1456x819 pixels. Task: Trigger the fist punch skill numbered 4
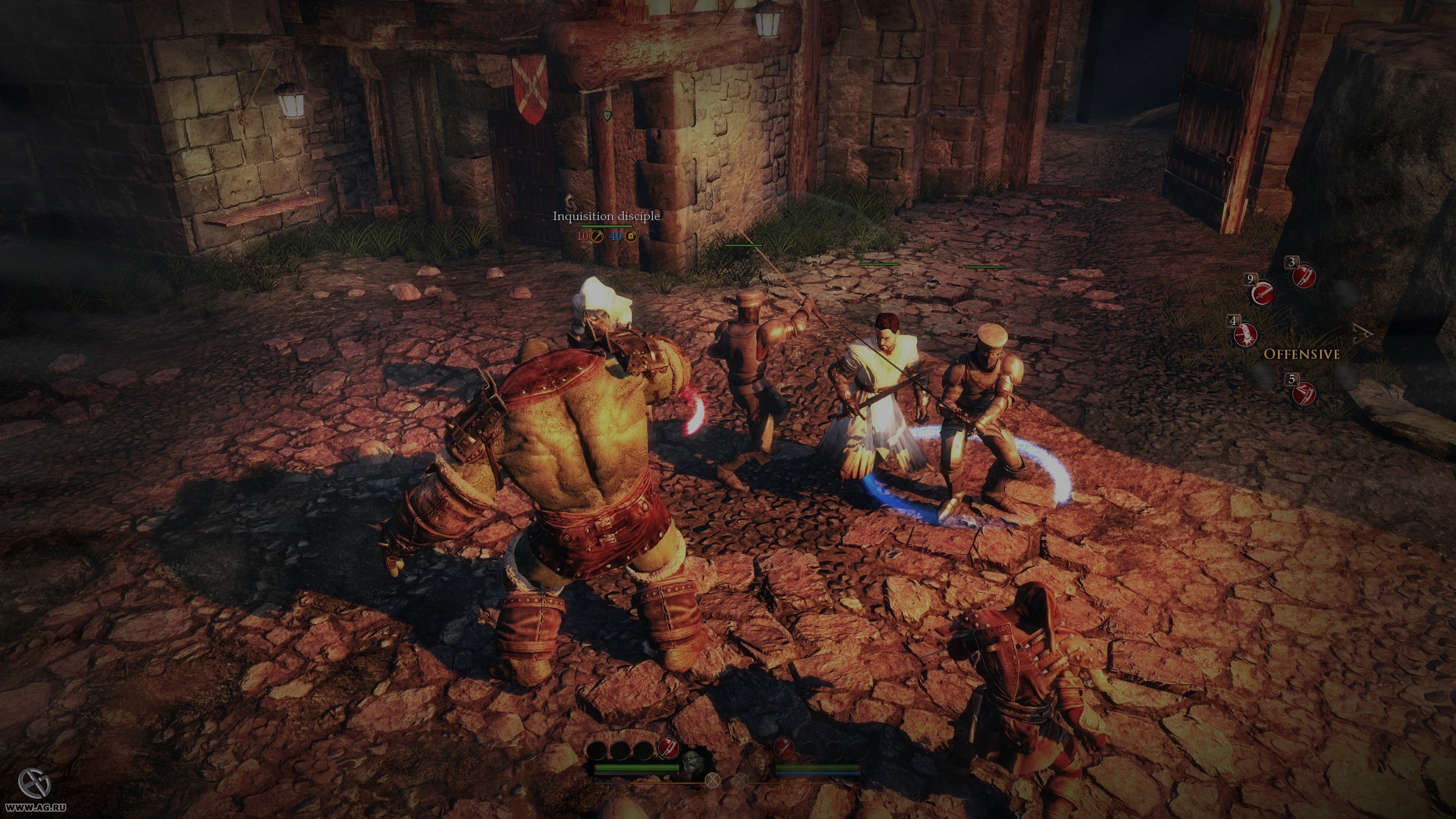(1246, 335)
